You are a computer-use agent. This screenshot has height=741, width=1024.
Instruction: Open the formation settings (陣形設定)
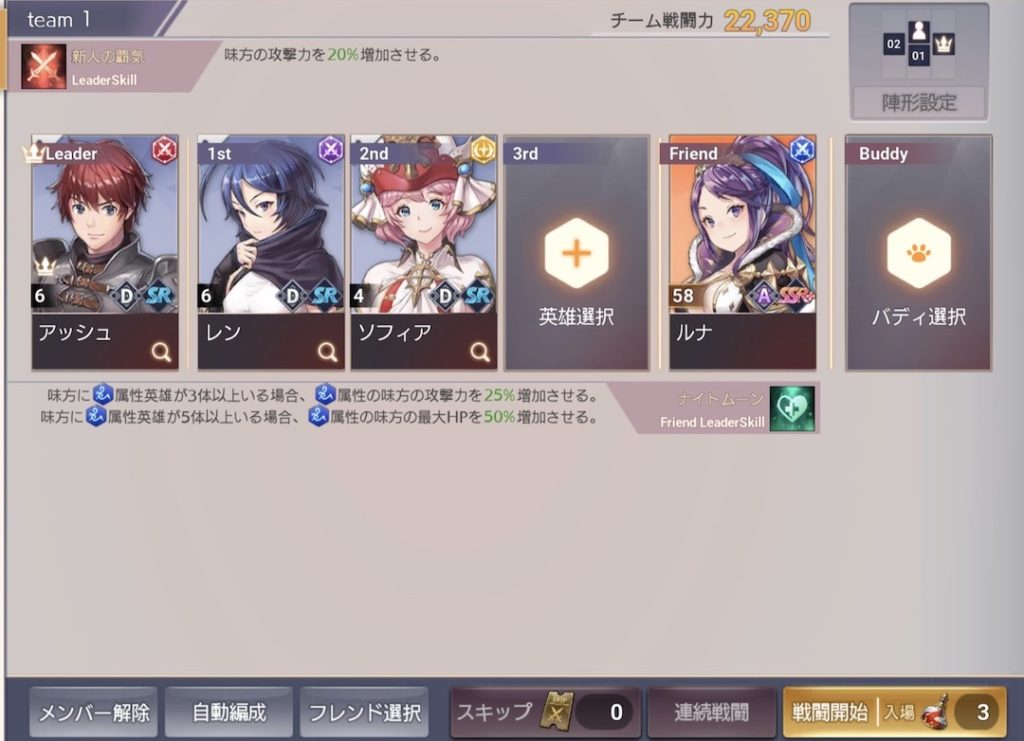pos(918,102)
